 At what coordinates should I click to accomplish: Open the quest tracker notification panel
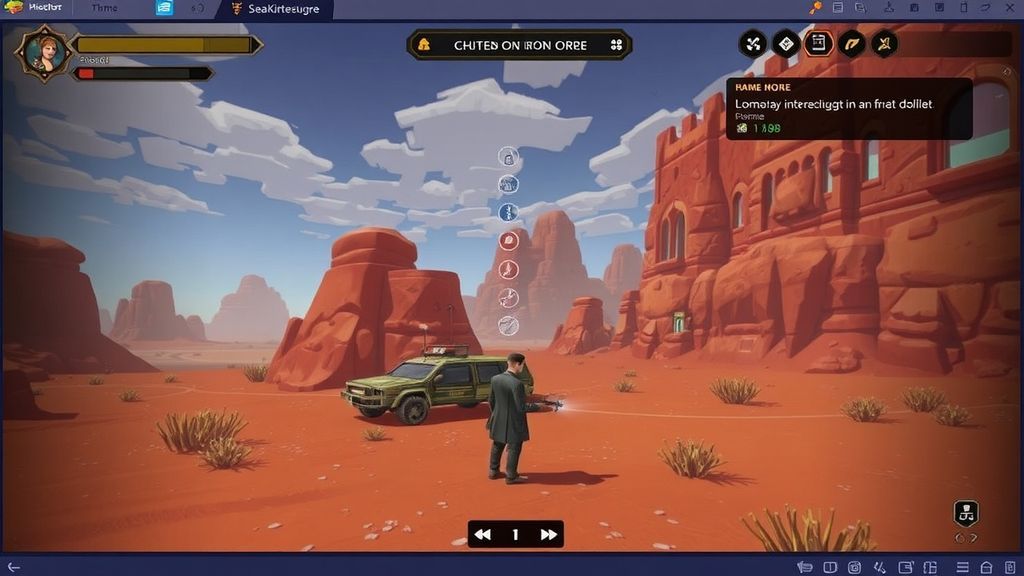point(848,109)
